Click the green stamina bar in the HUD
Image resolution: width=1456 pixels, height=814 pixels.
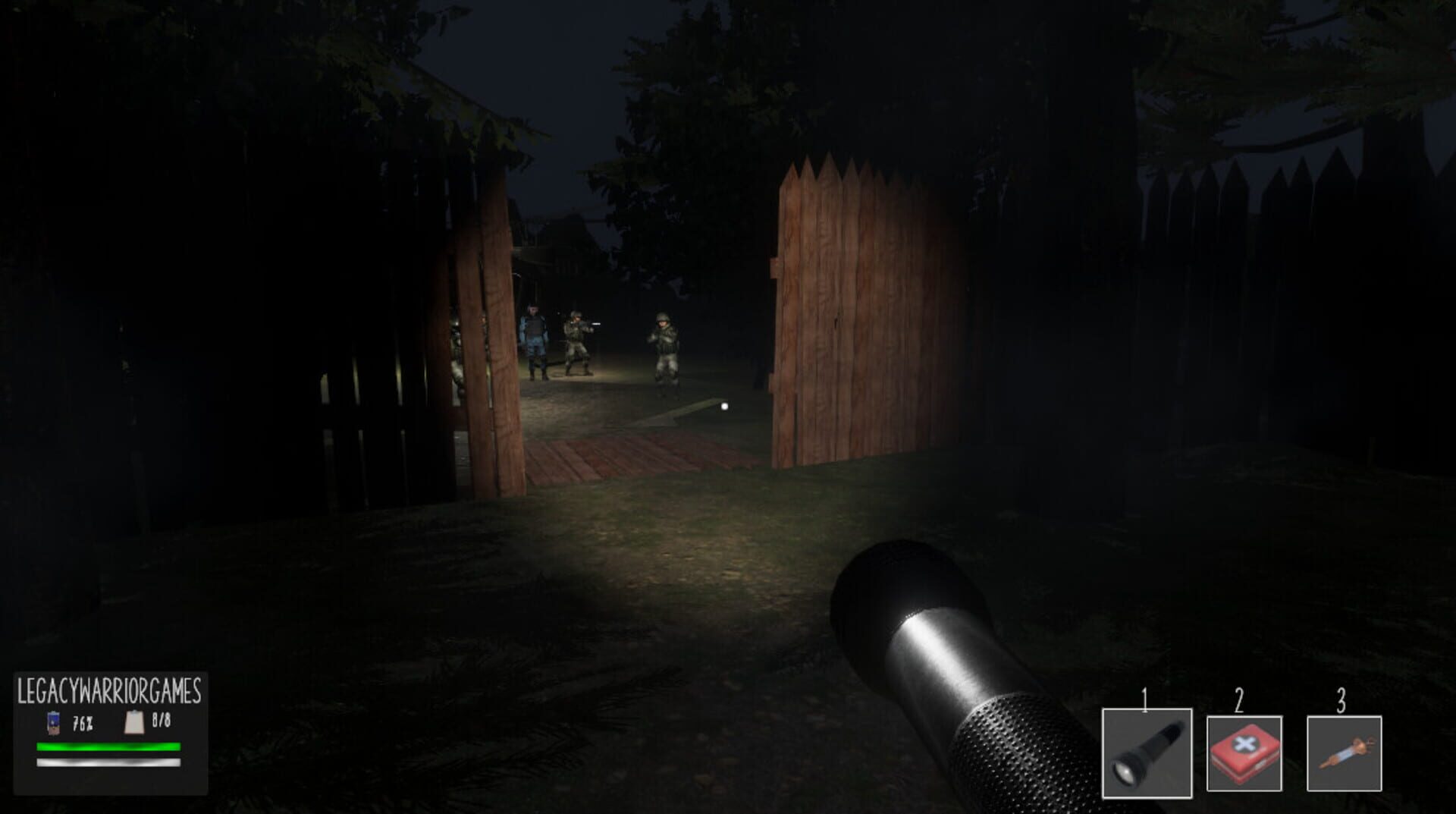(x=108, y=746)
